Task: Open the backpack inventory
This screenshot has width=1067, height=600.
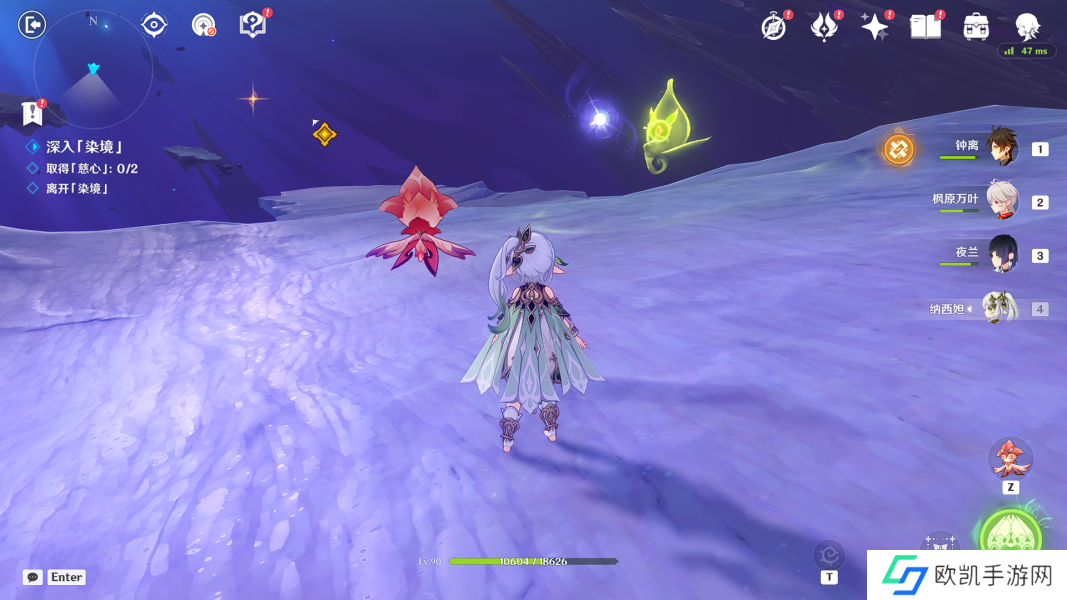Action: (x=976, y=27)
